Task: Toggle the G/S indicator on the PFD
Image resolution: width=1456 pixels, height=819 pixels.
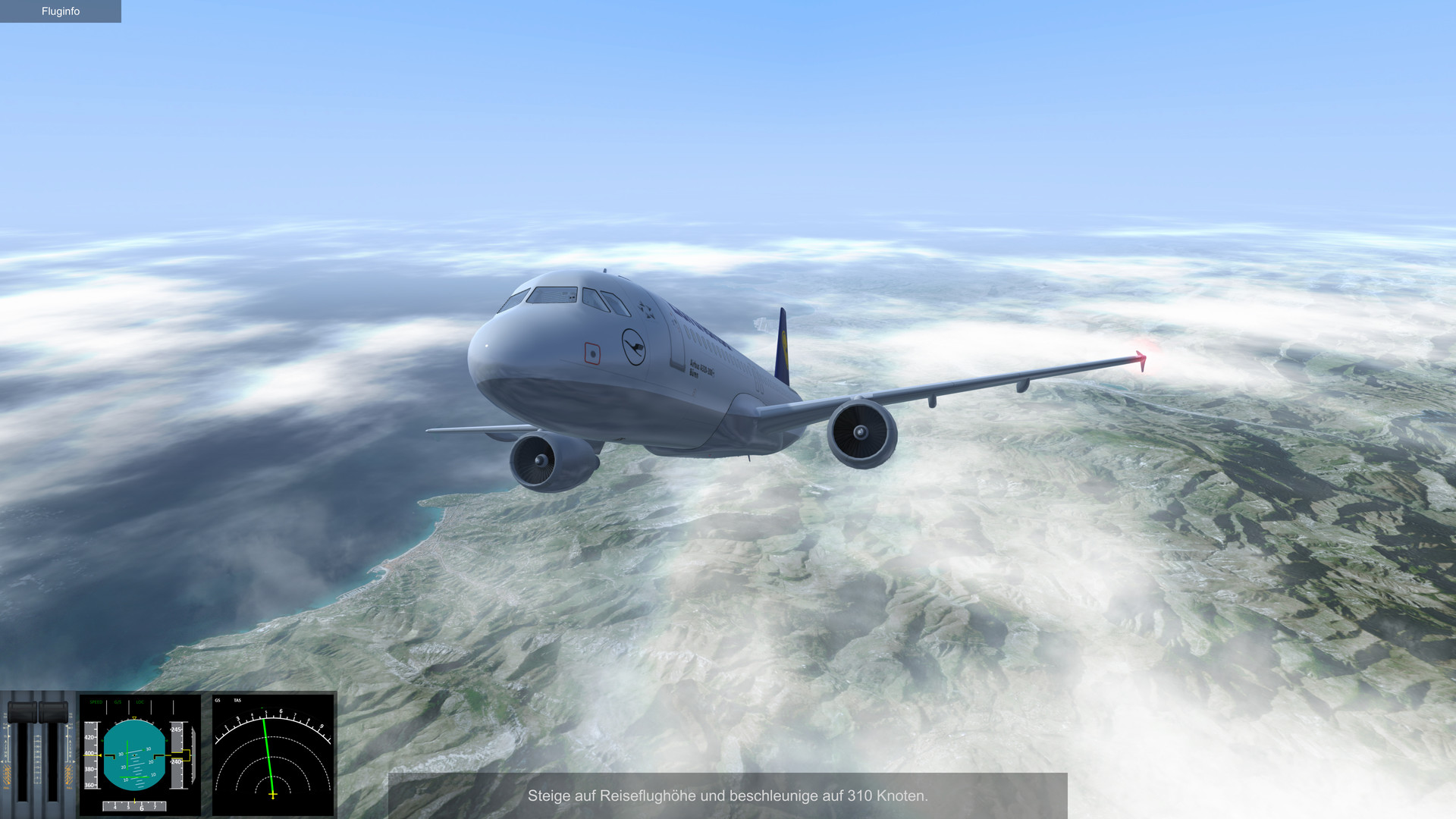Action: click(118, 701)
